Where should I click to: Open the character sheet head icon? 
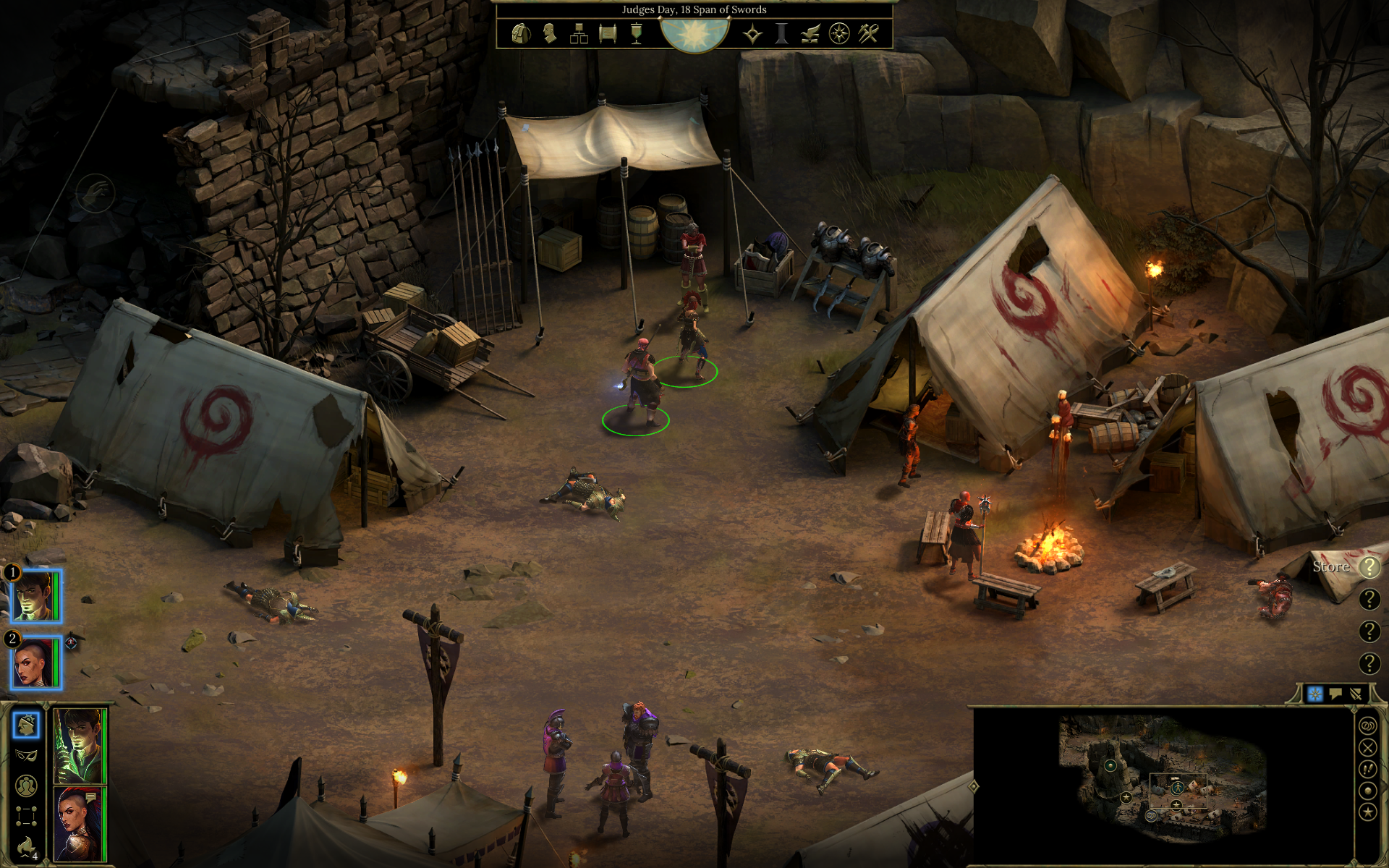(550, 33)
